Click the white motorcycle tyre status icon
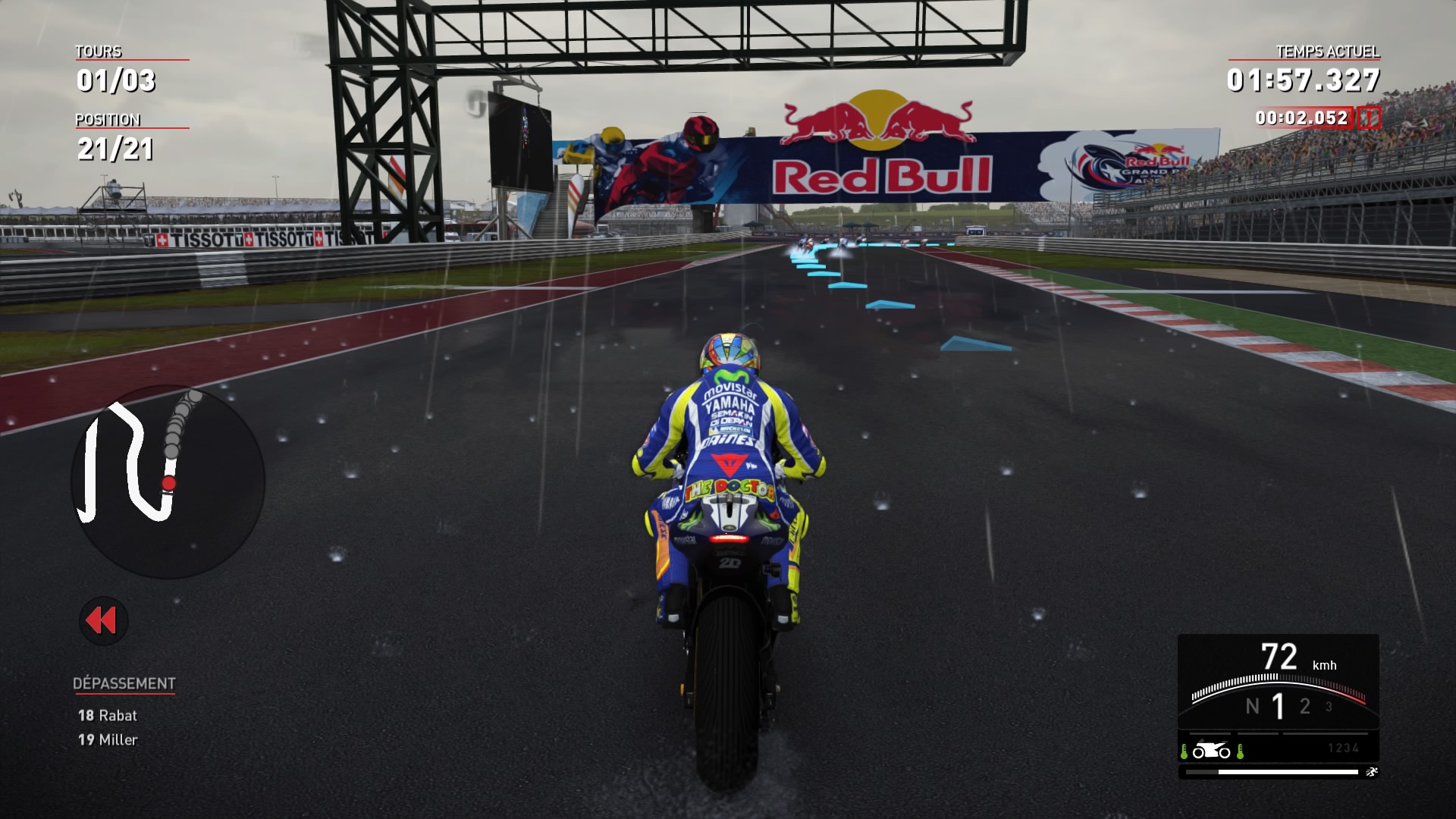The height and width of the screenshot is (819, 1456). tap(1211, 751)
